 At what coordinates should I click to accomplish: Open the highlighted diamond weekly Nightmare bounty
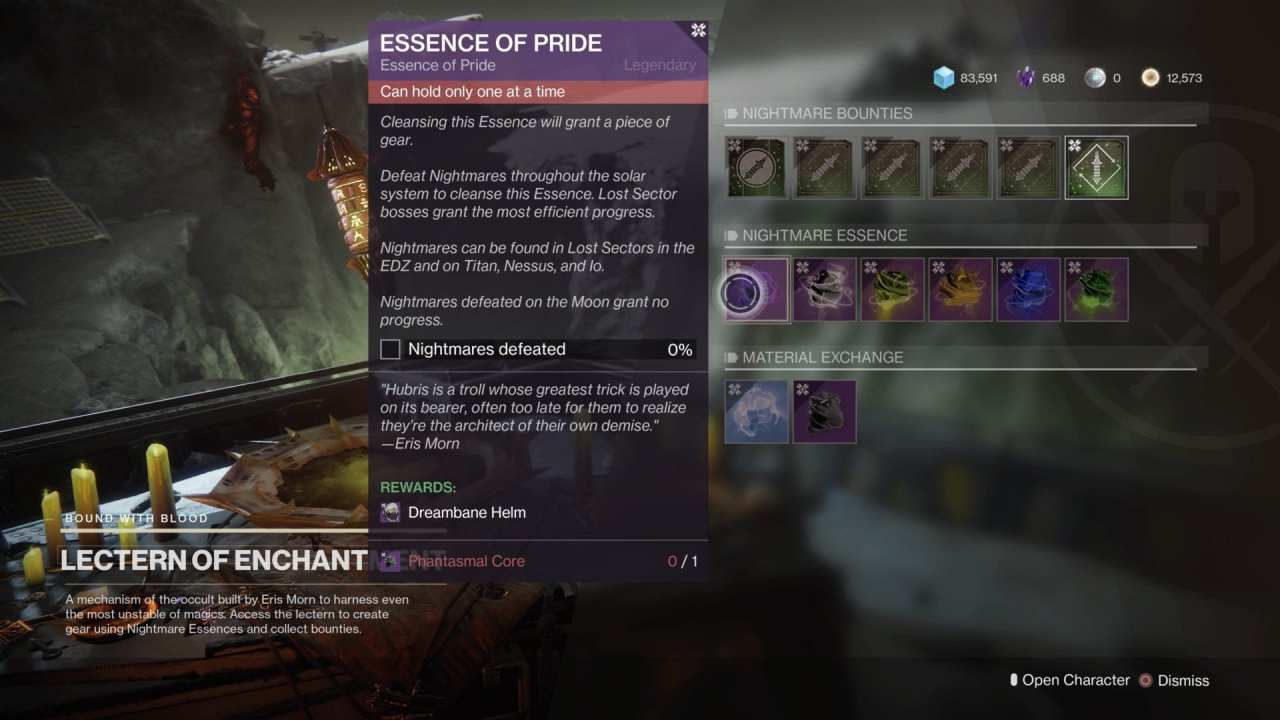pyautogui.click(x=1096, y=167)
